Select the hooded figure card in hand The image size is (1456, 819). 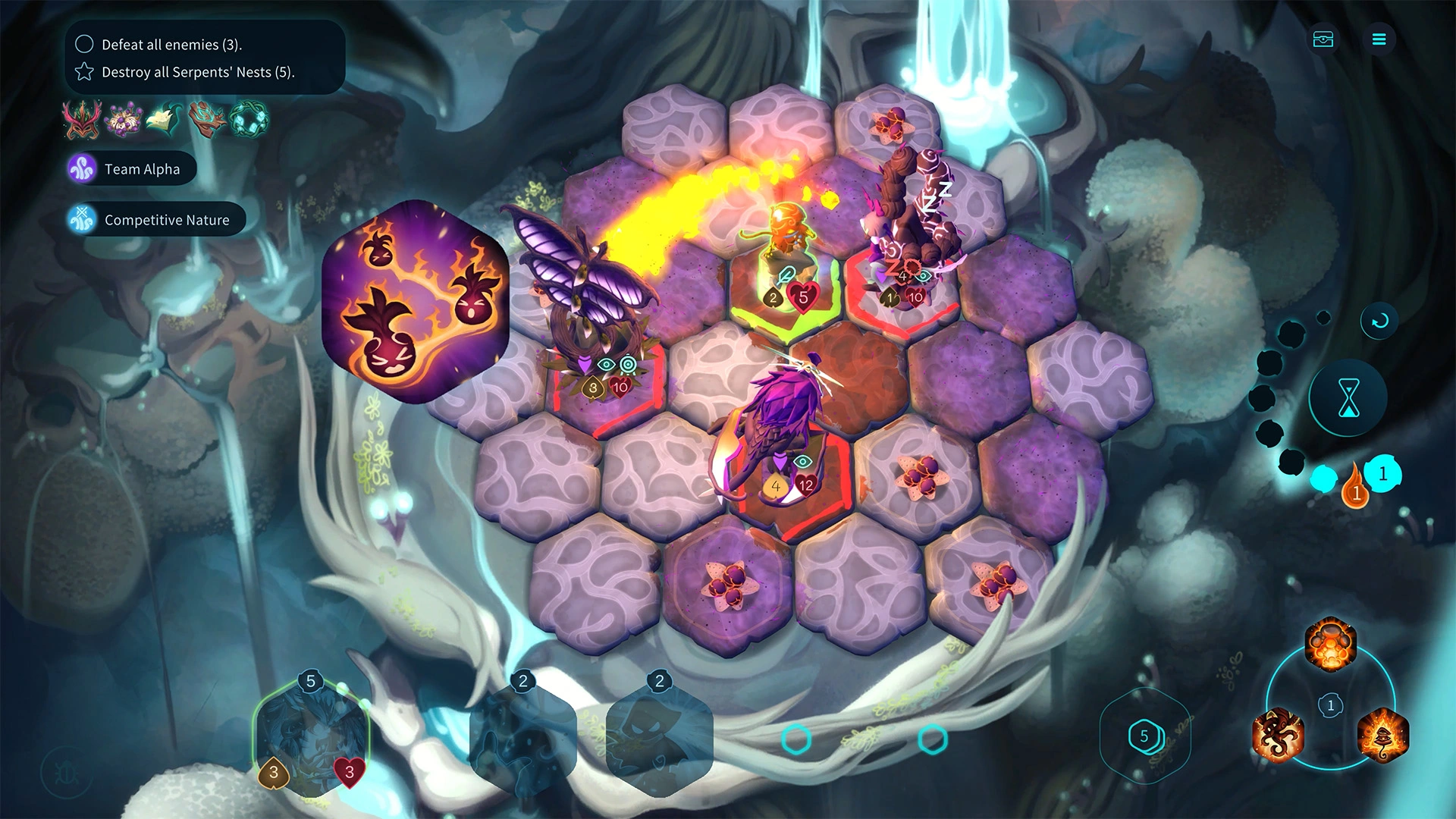click(x=658, y=739)
